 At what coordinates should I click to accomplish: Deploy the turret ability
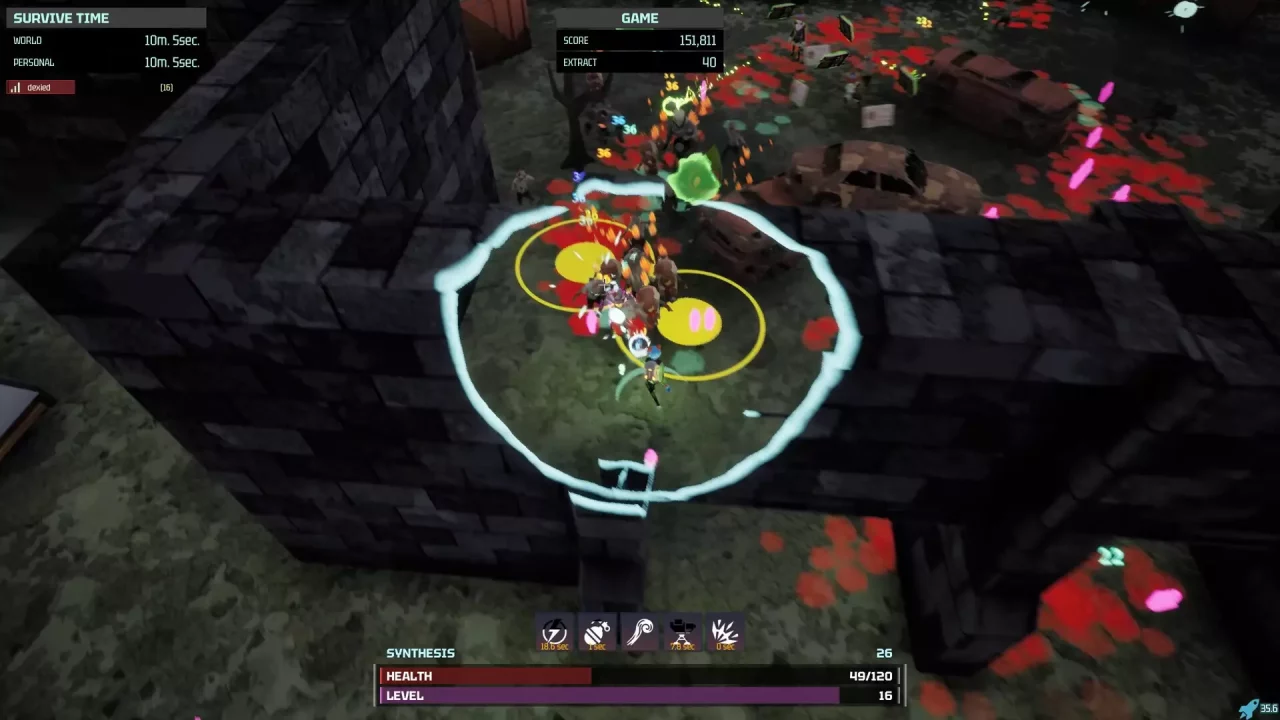pos(682,632)
